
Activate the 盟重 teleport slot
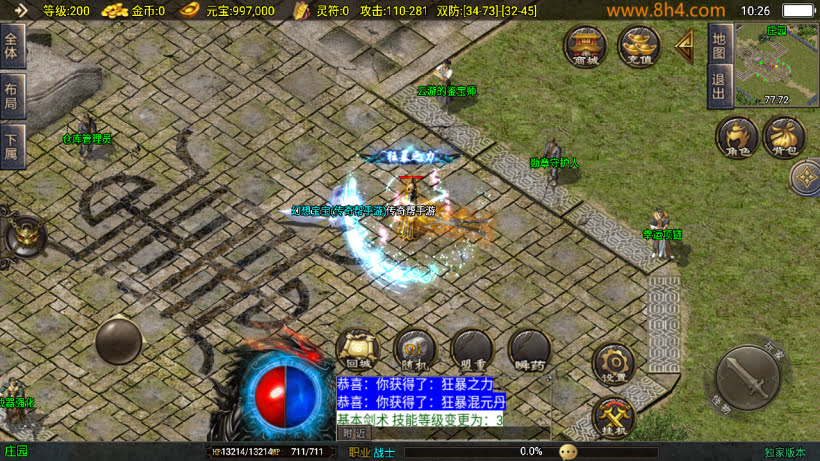[x=470, y=350]
